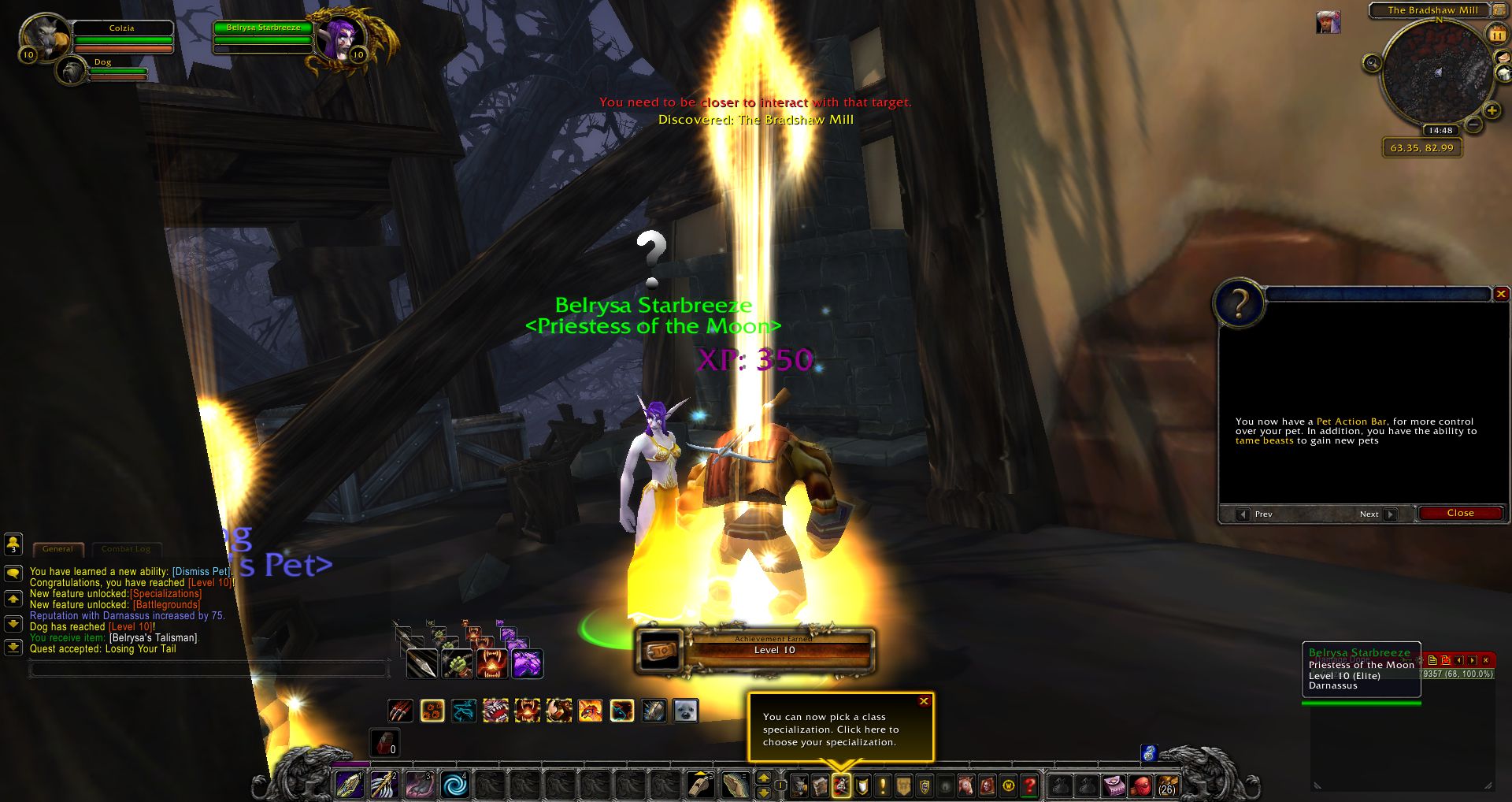The width and height of the screenshot is (1512, 802).
Task: Open the highlighted talents and specialization button
Action: tap(841, 785)
